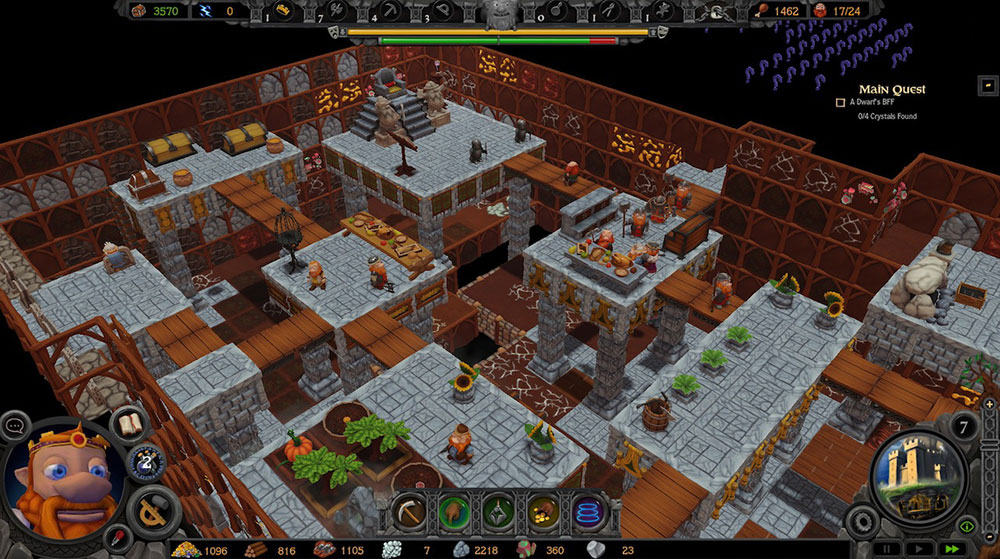Select the red pin marker button
This screenshot has height=559, width=1000.
118,537
